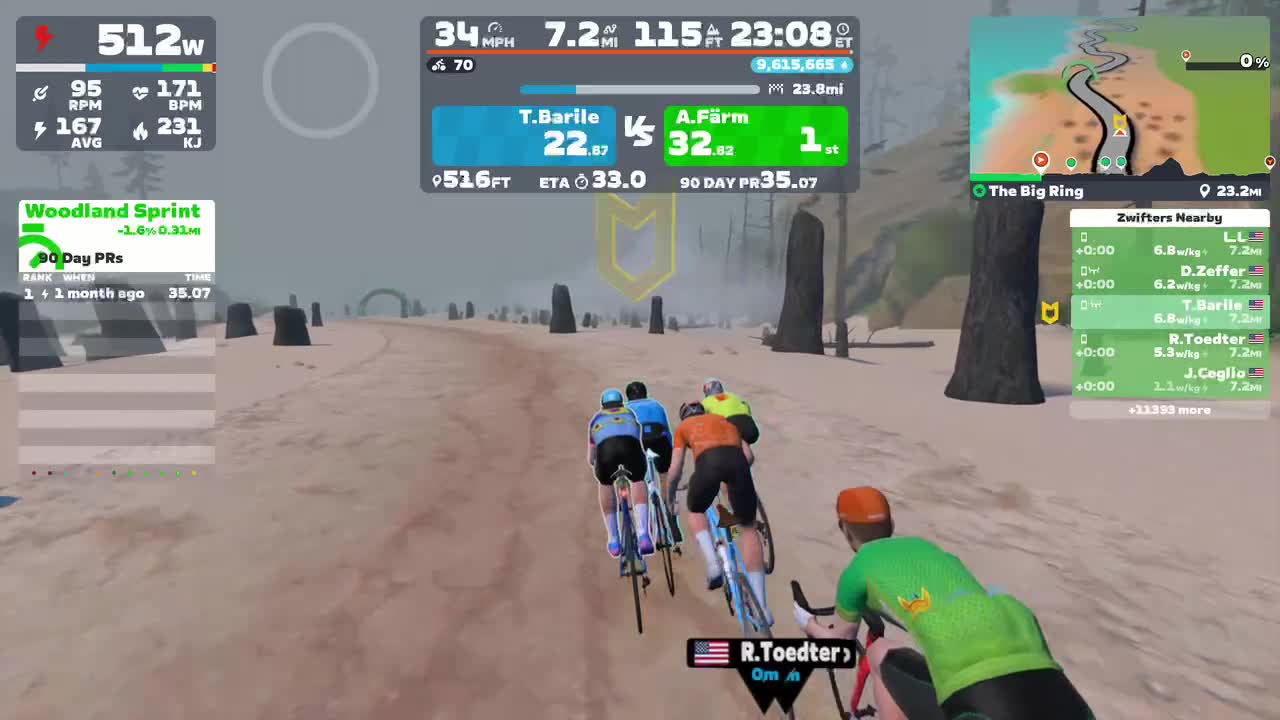Select The Big Ring route label
The width and height of the screenshot is (1280, 720).
(x=1037, y=191)
